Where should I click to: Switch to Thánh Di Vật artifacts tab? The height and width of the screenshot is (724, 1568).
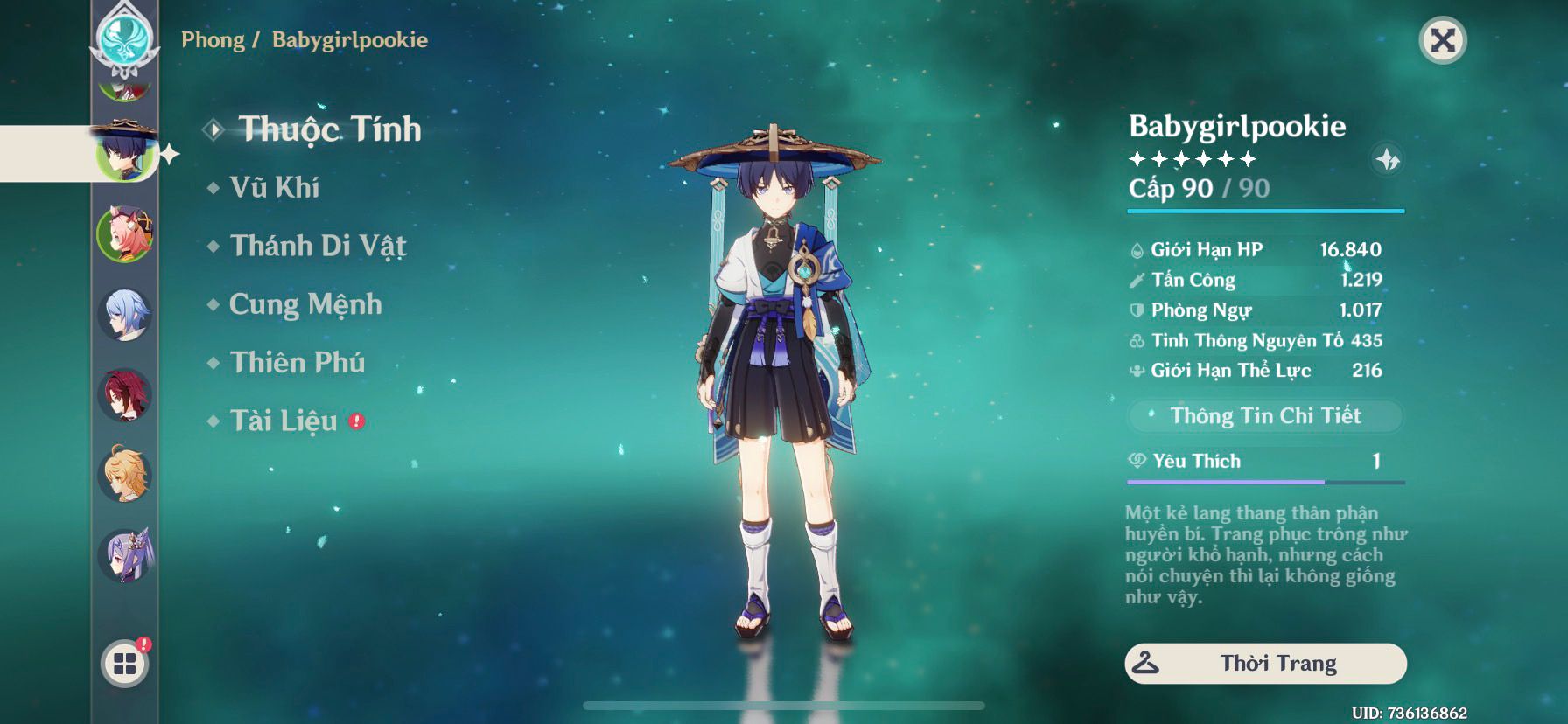[x=318, y=246]
